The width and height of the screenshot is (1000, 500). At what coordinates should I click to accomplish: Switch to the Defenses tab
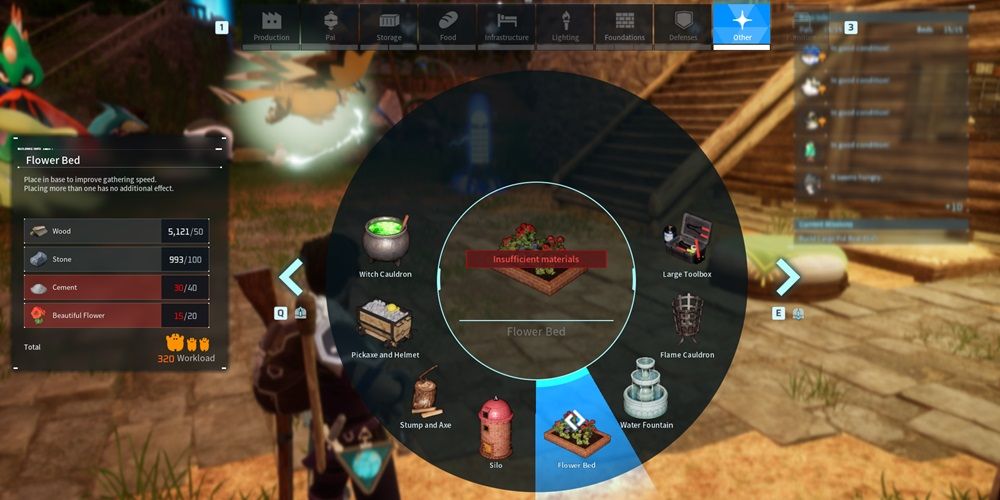point(684,26)
